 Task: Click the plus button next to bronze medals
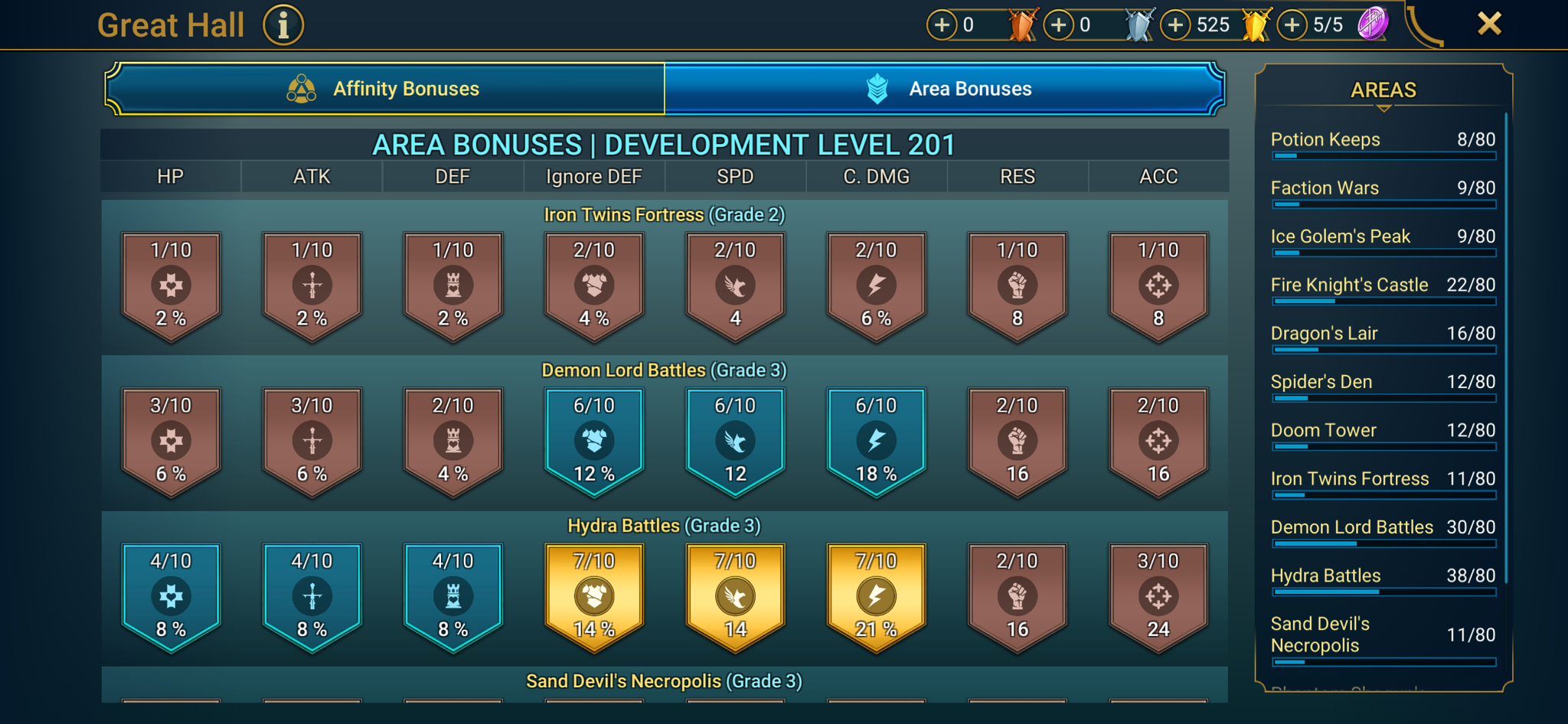click(941, 24)
